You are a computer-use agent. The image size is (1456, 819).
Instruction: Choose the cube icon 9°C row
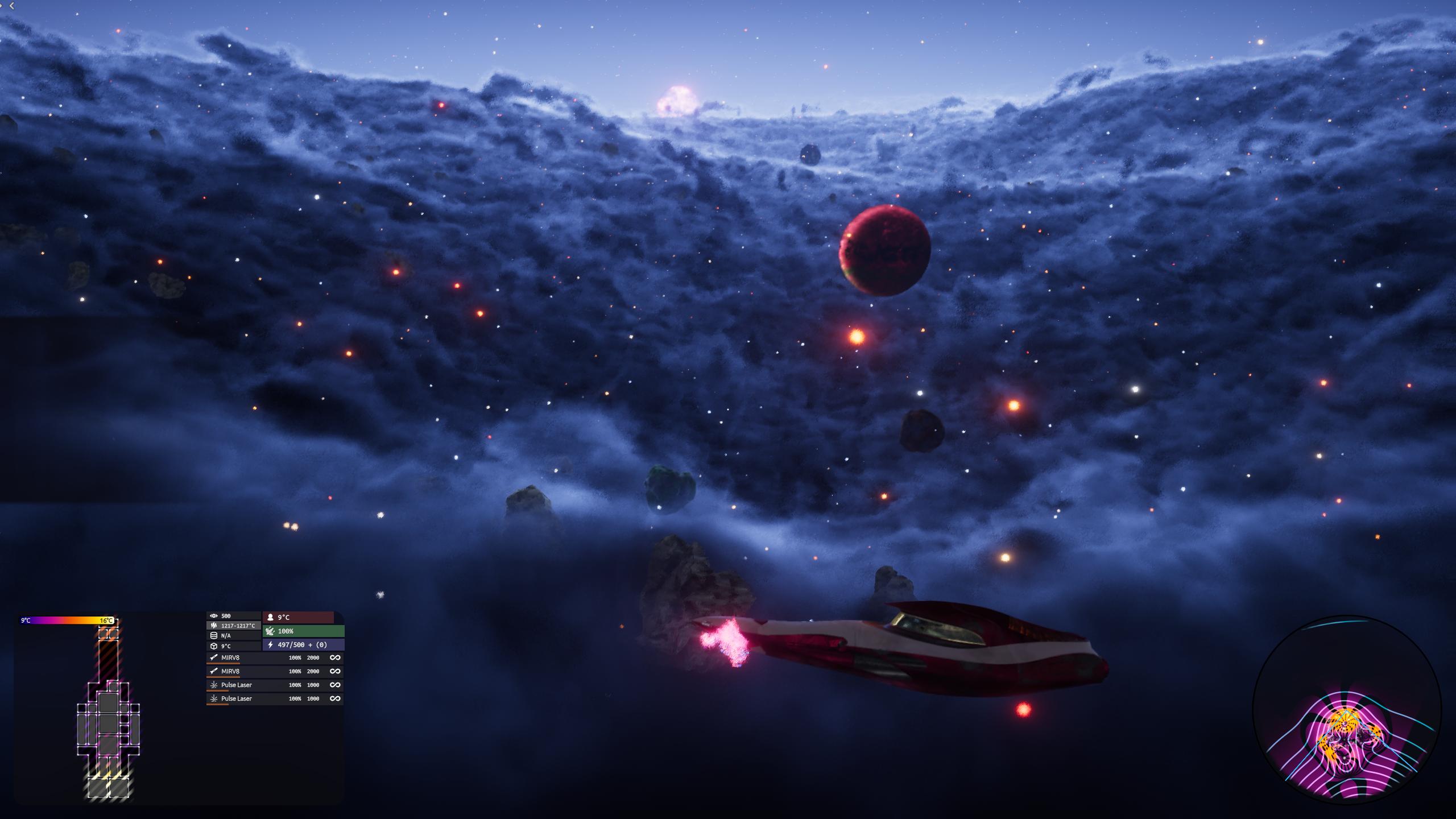click(233, 646)
